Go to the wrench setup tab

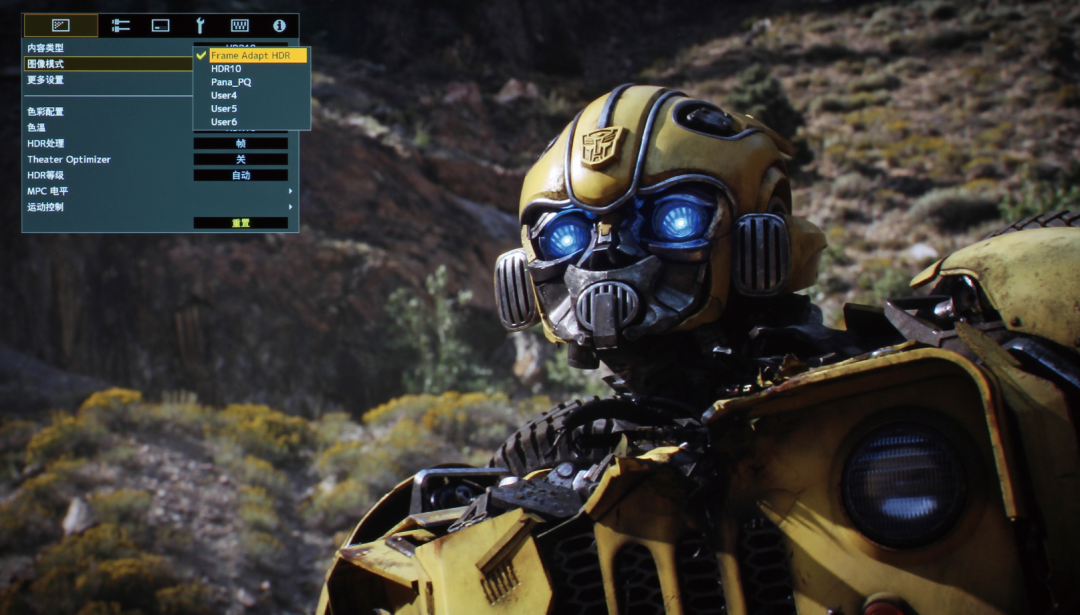tap(200, 25)
